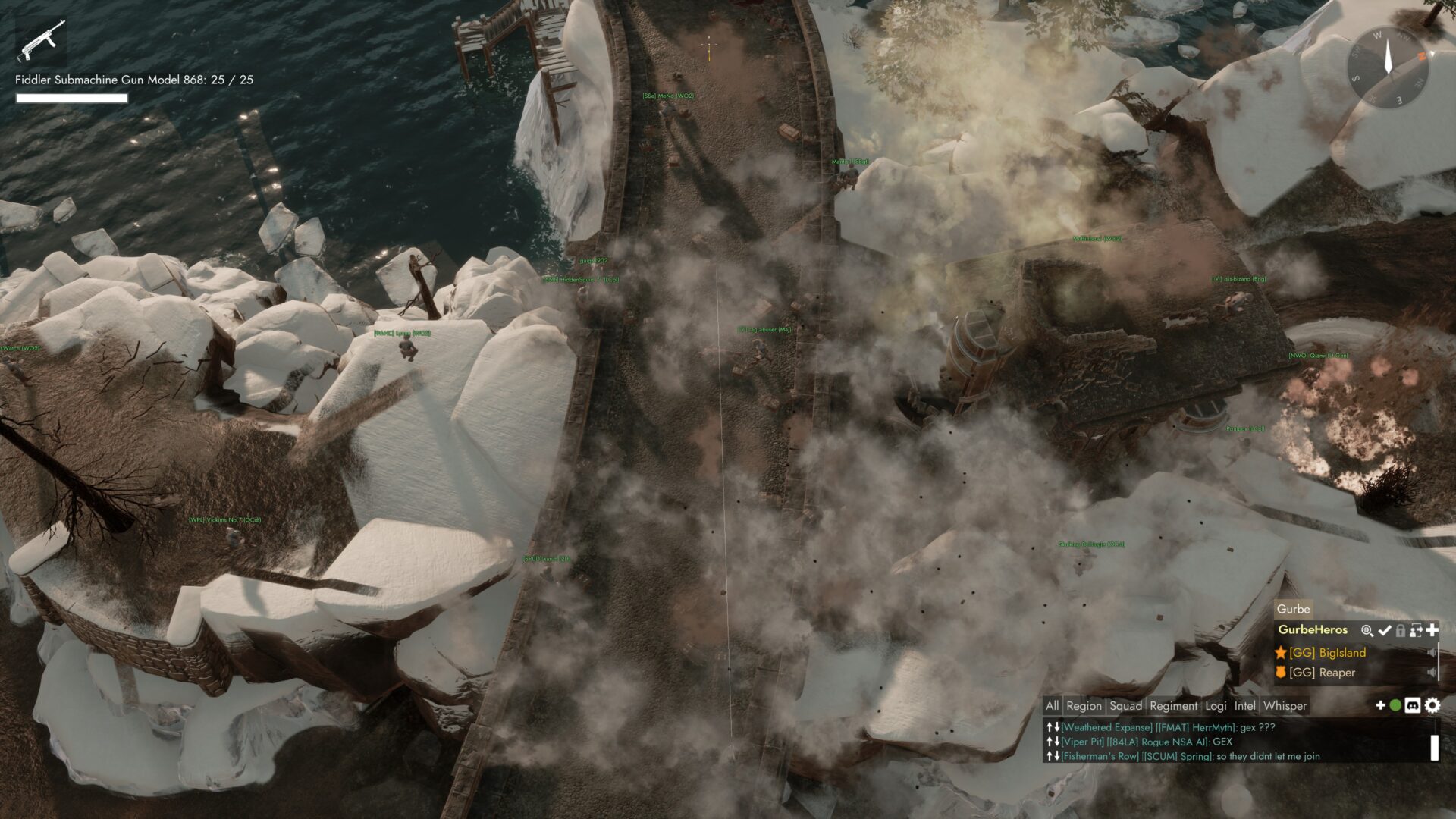Viewport: 1456px width, 819px height.
Task: Open the Whisper chat tab
Action: click(x=1285, y=706)
